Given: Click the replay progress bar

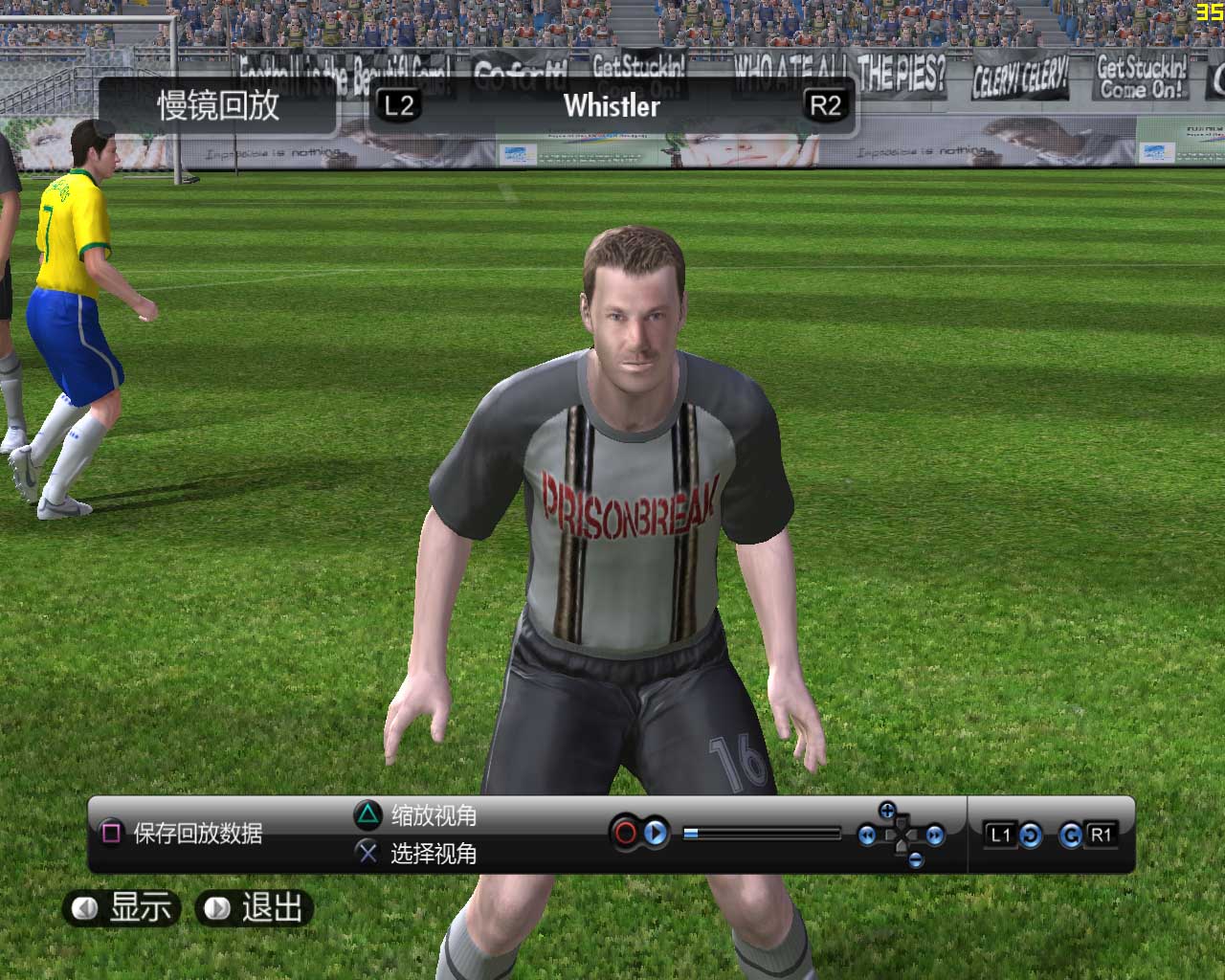Looking at the screenshot, I should tap(762, 834).
